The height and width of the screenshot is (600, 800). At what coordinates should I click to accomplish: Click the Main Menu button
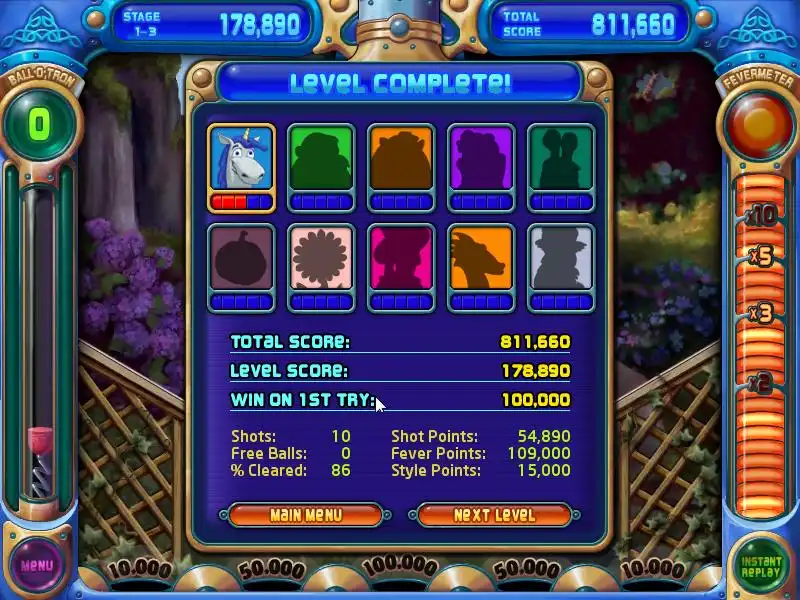[305, 515]
